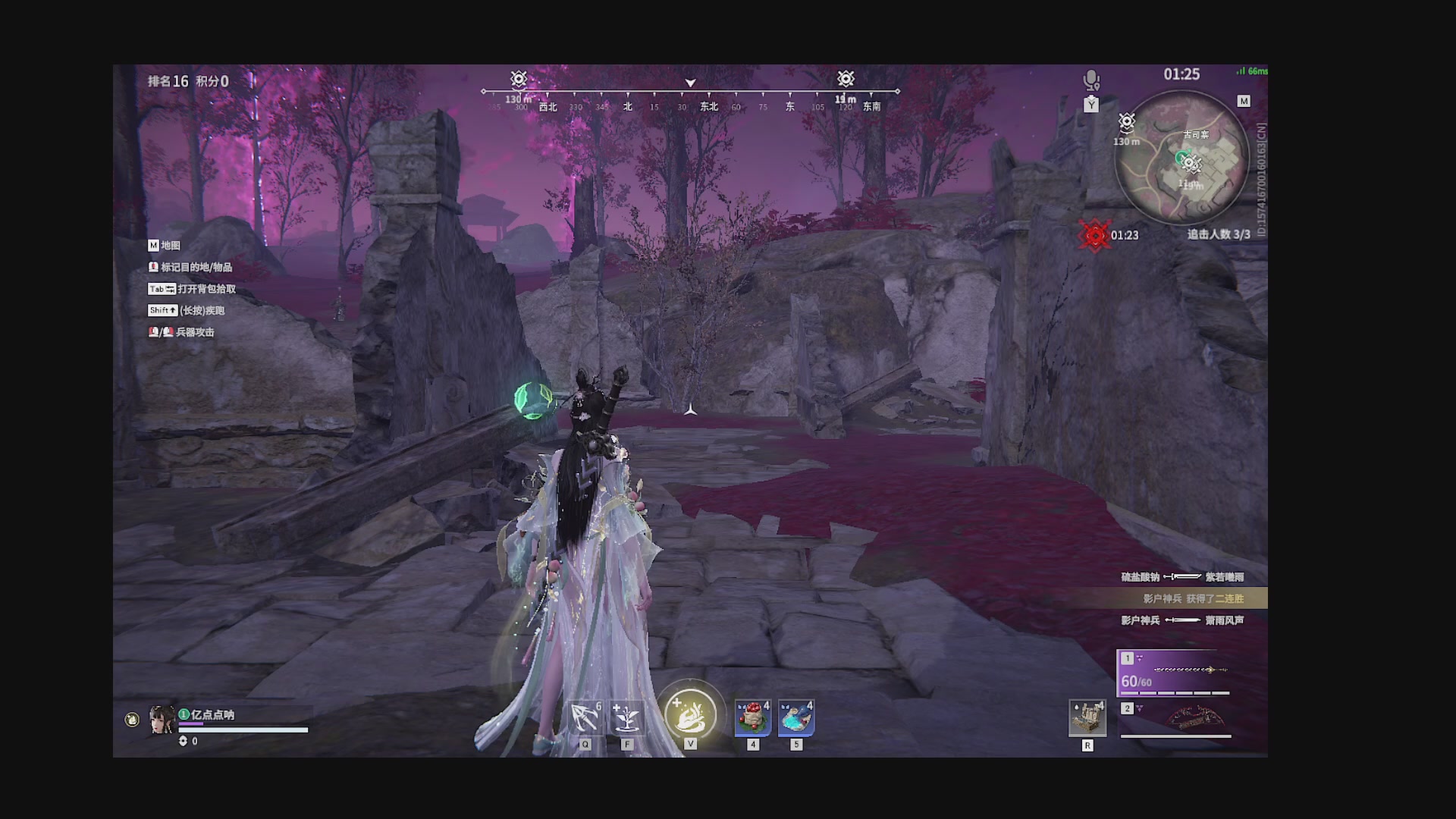Select the grappling hook slot
The width and height of the screenshot is (1456, 819).
[585, 717]
